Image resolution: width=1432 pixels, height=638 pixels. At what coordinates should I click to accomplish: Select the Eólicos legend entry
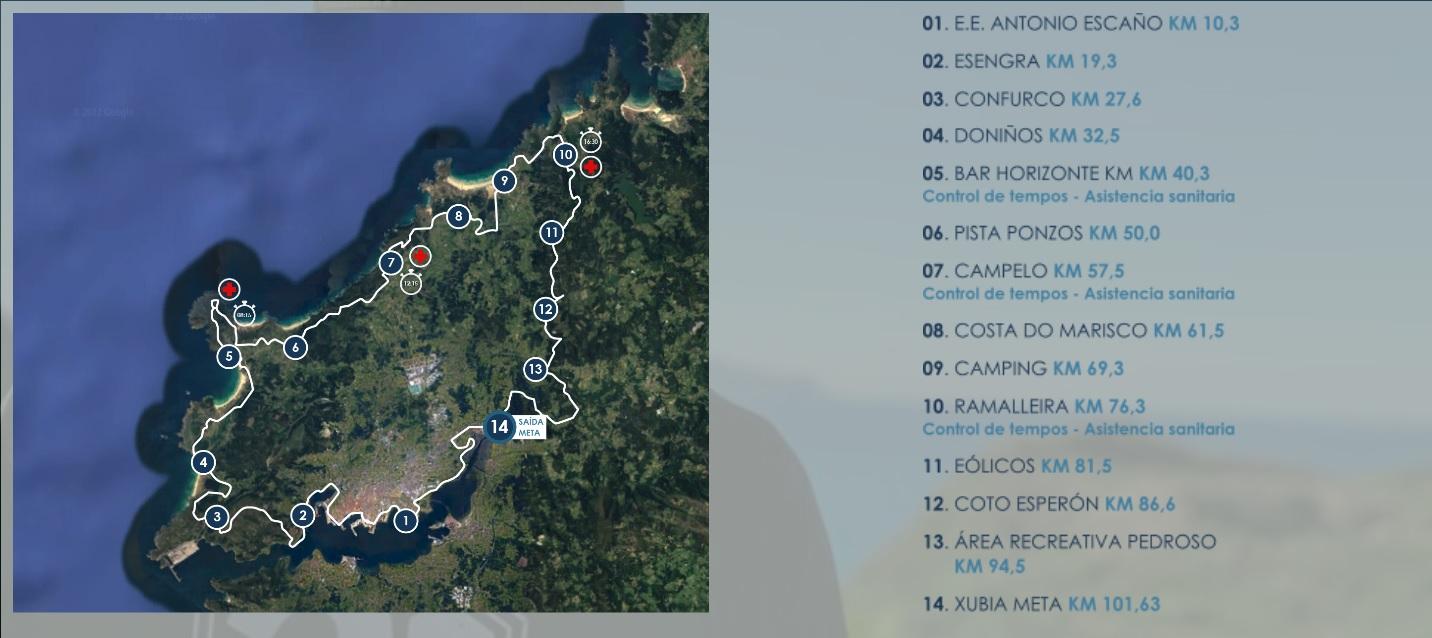point(1016,466)
